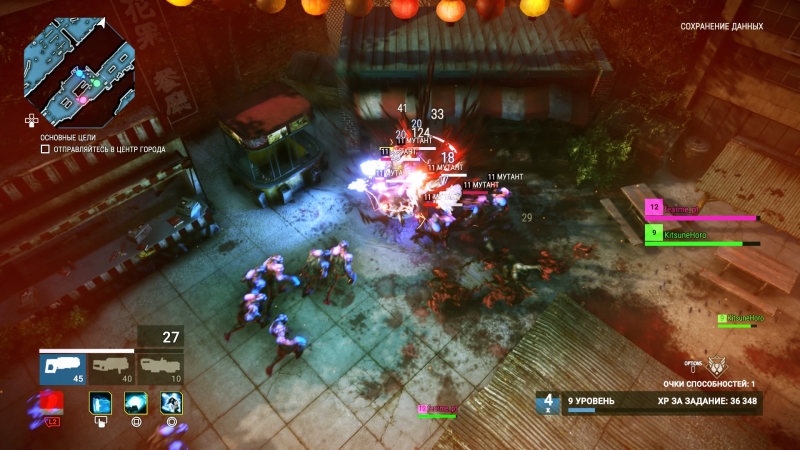Activate the lightning figure ability

pos(171,402)
